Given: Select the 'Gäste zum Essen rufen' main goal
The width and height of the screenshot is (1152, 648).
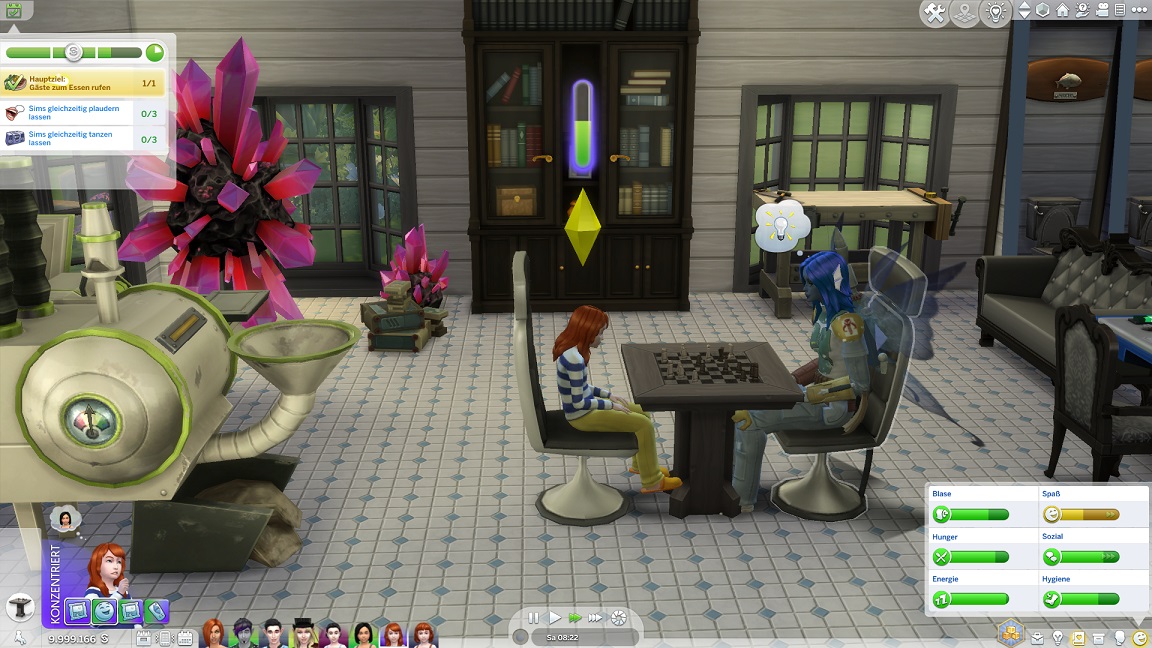Looking at the screenshot, I should [83, 83].
